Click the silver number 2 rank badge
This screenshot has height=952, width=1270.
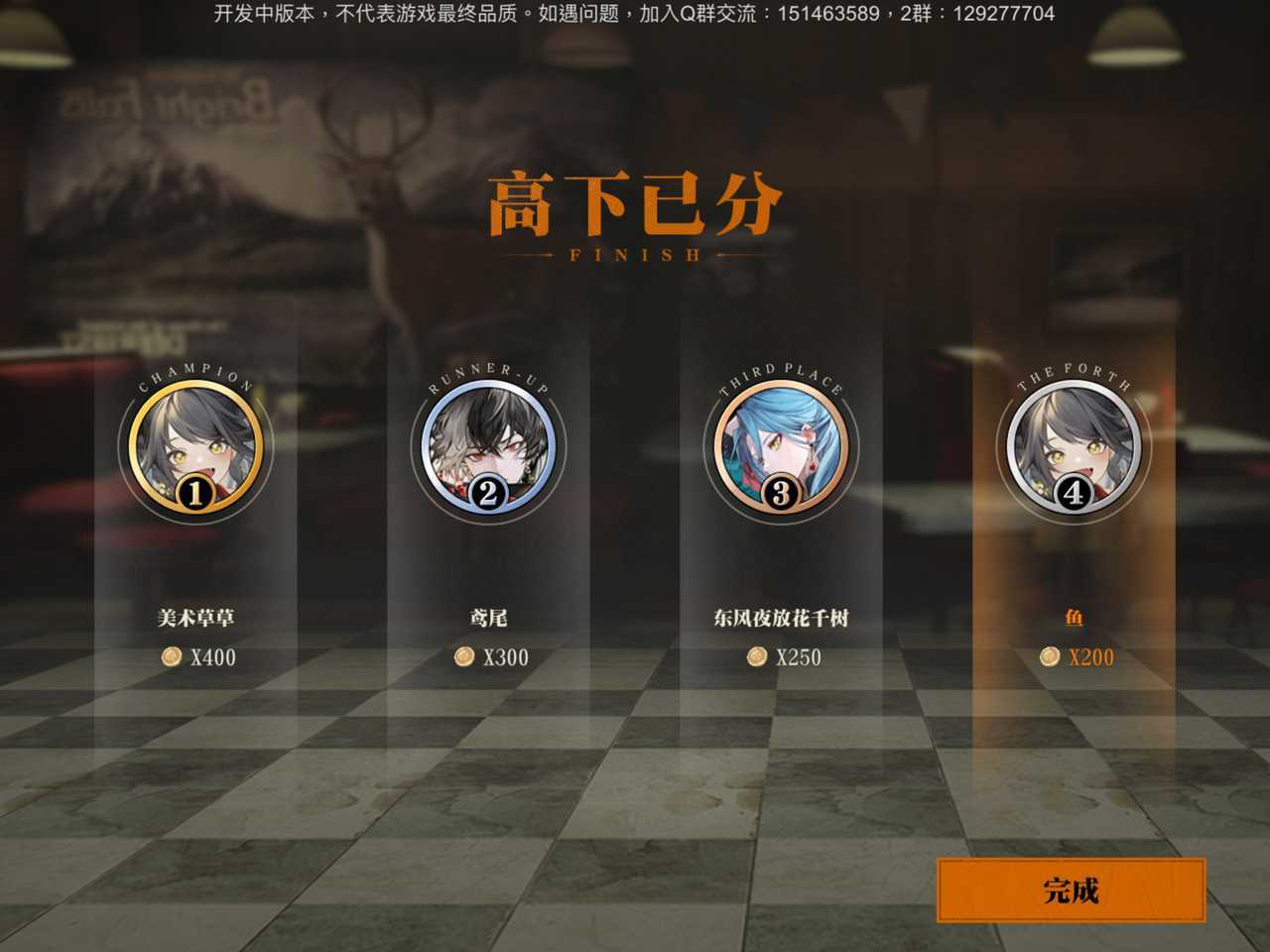click(x=486, y=493)
